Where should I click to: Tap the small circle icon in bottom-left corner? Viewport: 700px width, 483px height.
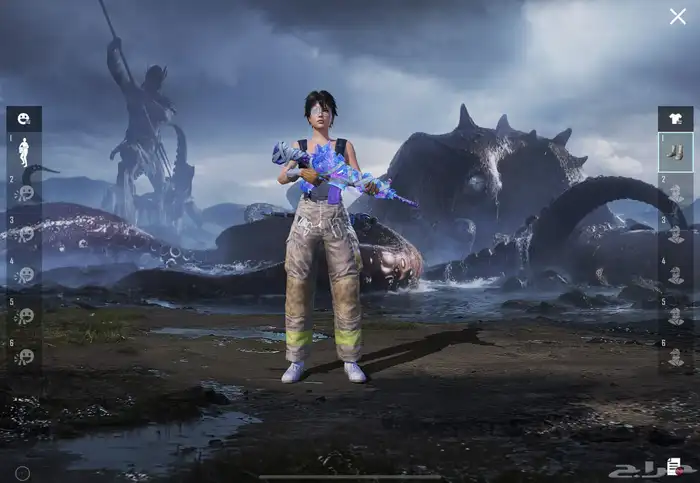click(x=22, y=472)
